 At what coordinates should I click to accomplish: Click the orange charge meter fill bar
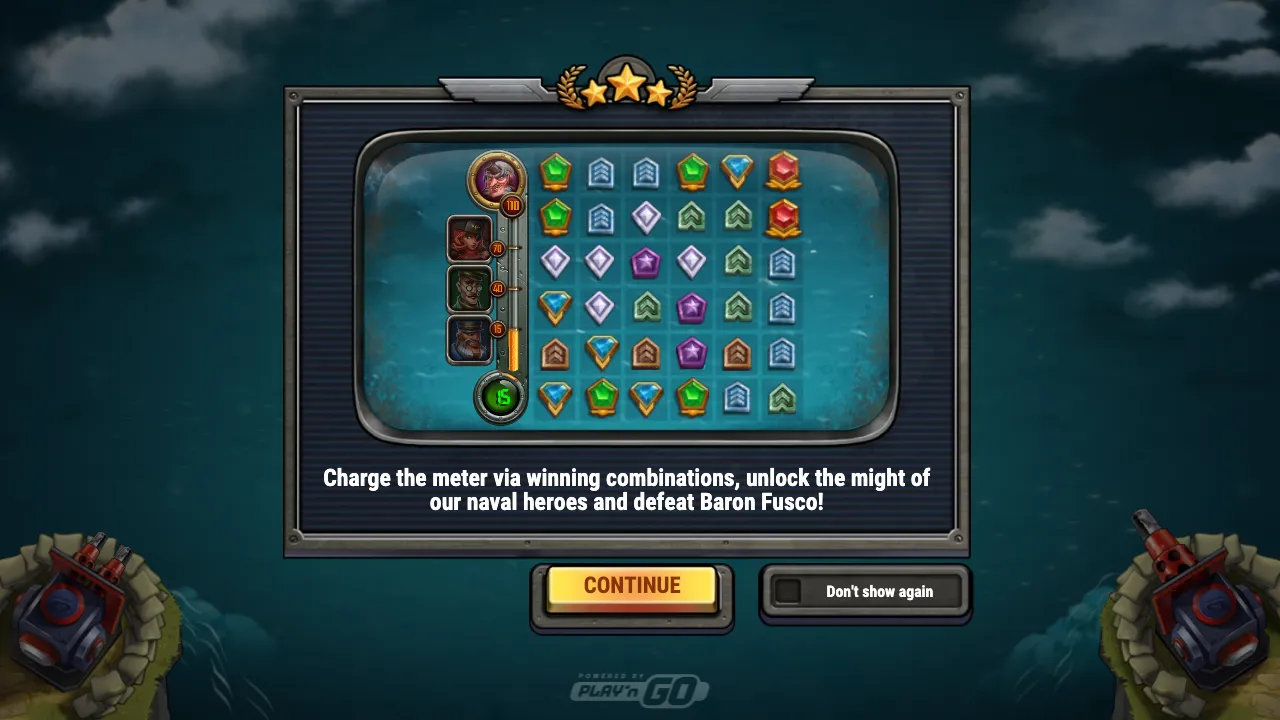513,350
